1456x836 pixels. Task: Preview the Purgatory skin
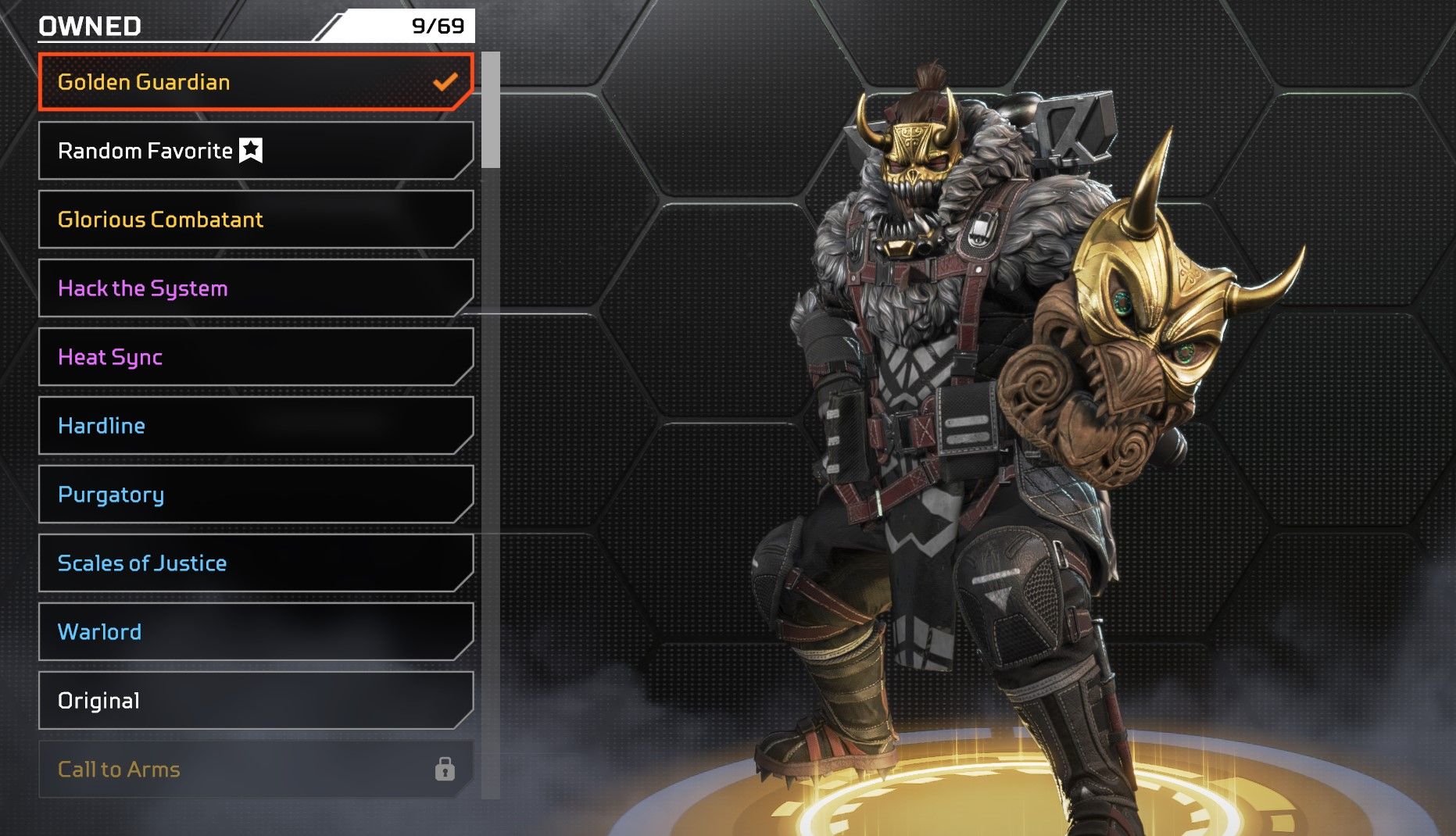[256, 495]
